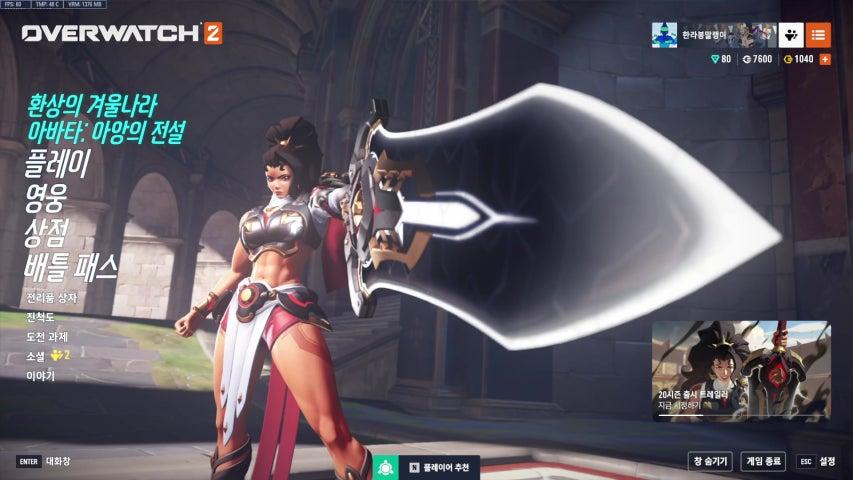The image size is (853, 480).
Task: Click 게임 종료 (Exit Game) button
Action: click(x=763, y=461)
